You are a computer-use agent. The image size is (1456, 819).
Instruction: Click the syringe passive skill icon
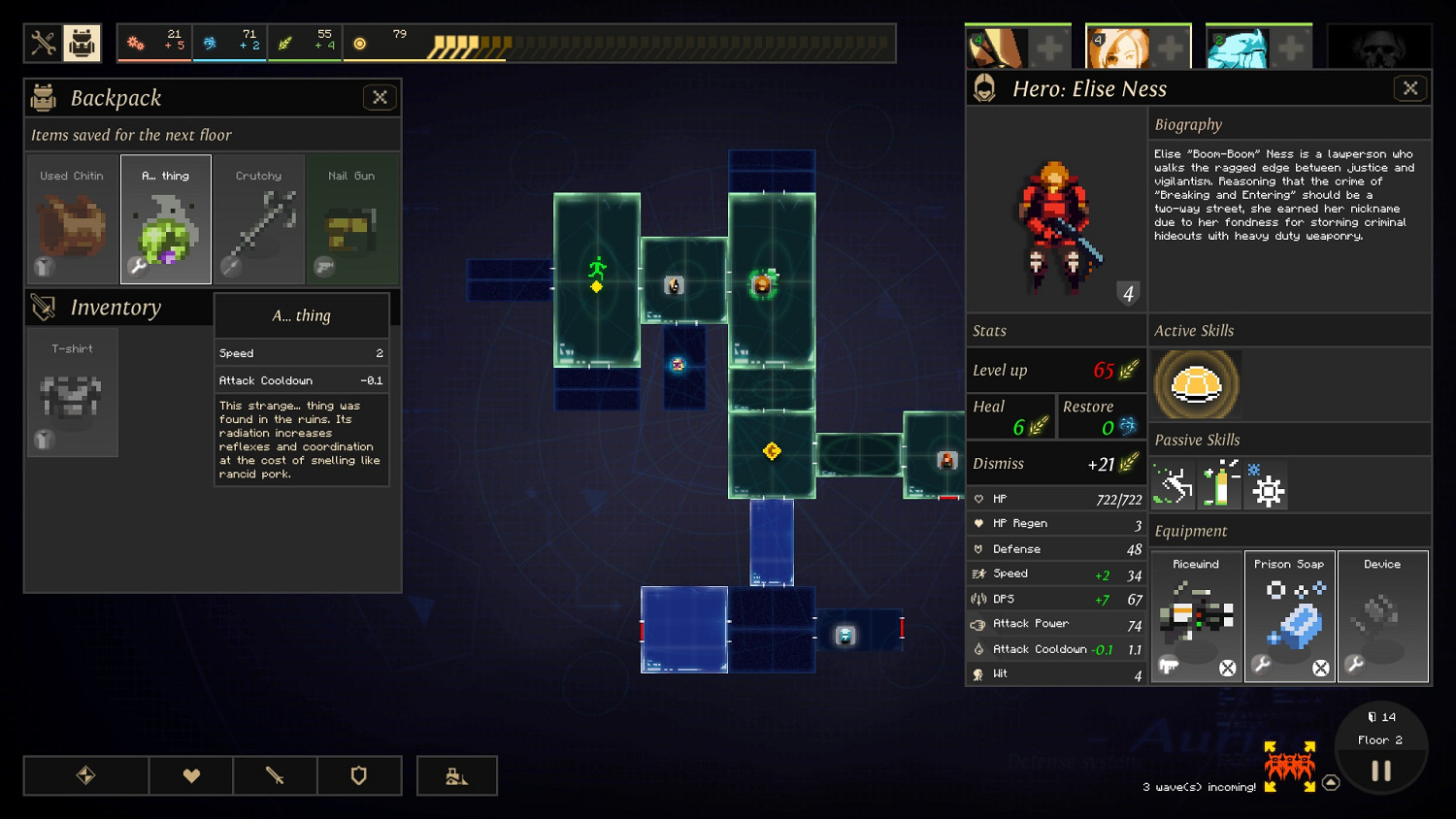(1220, 484)
